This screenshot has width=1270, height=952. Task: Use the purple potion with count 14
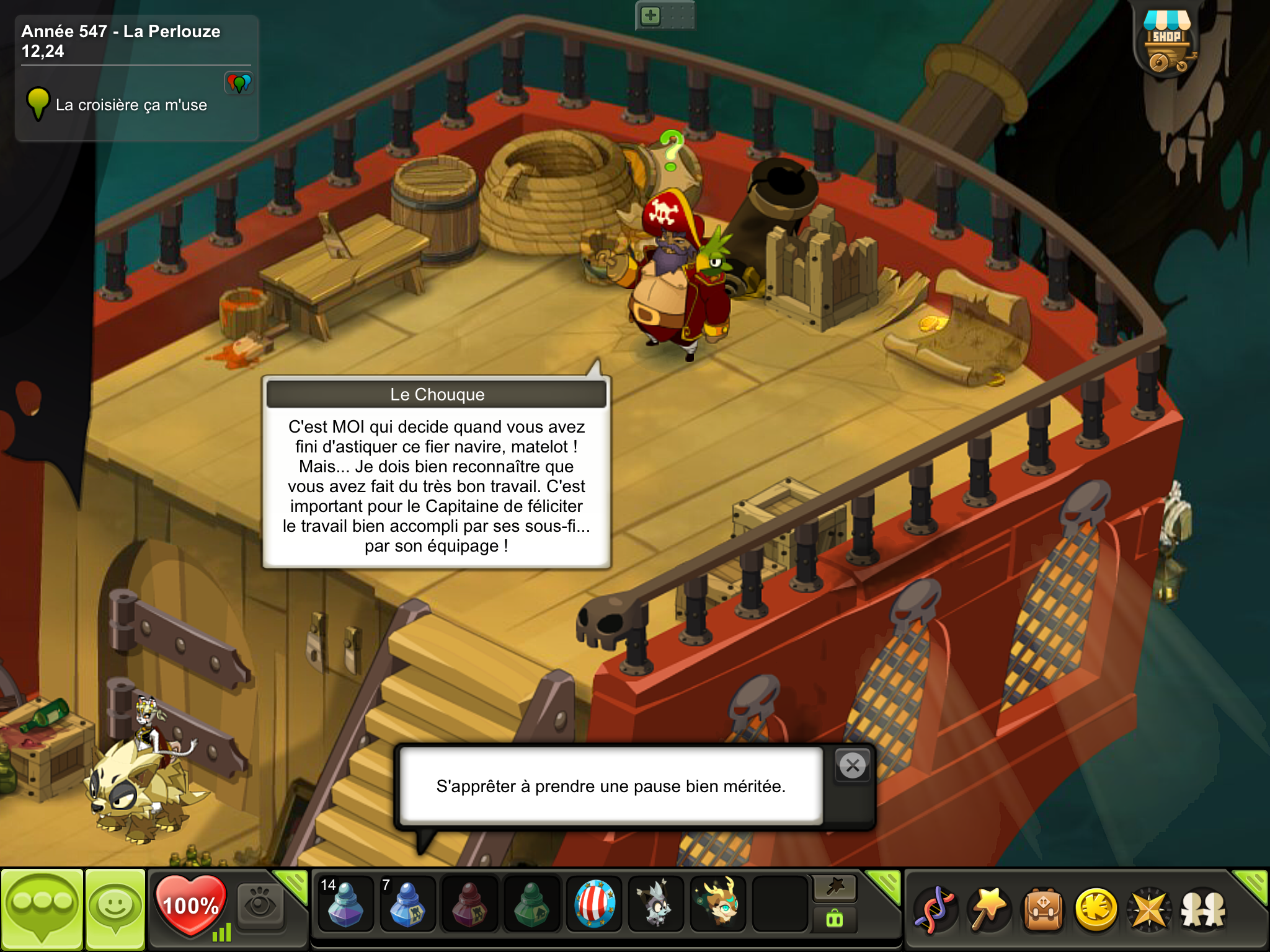coord(345,905)
